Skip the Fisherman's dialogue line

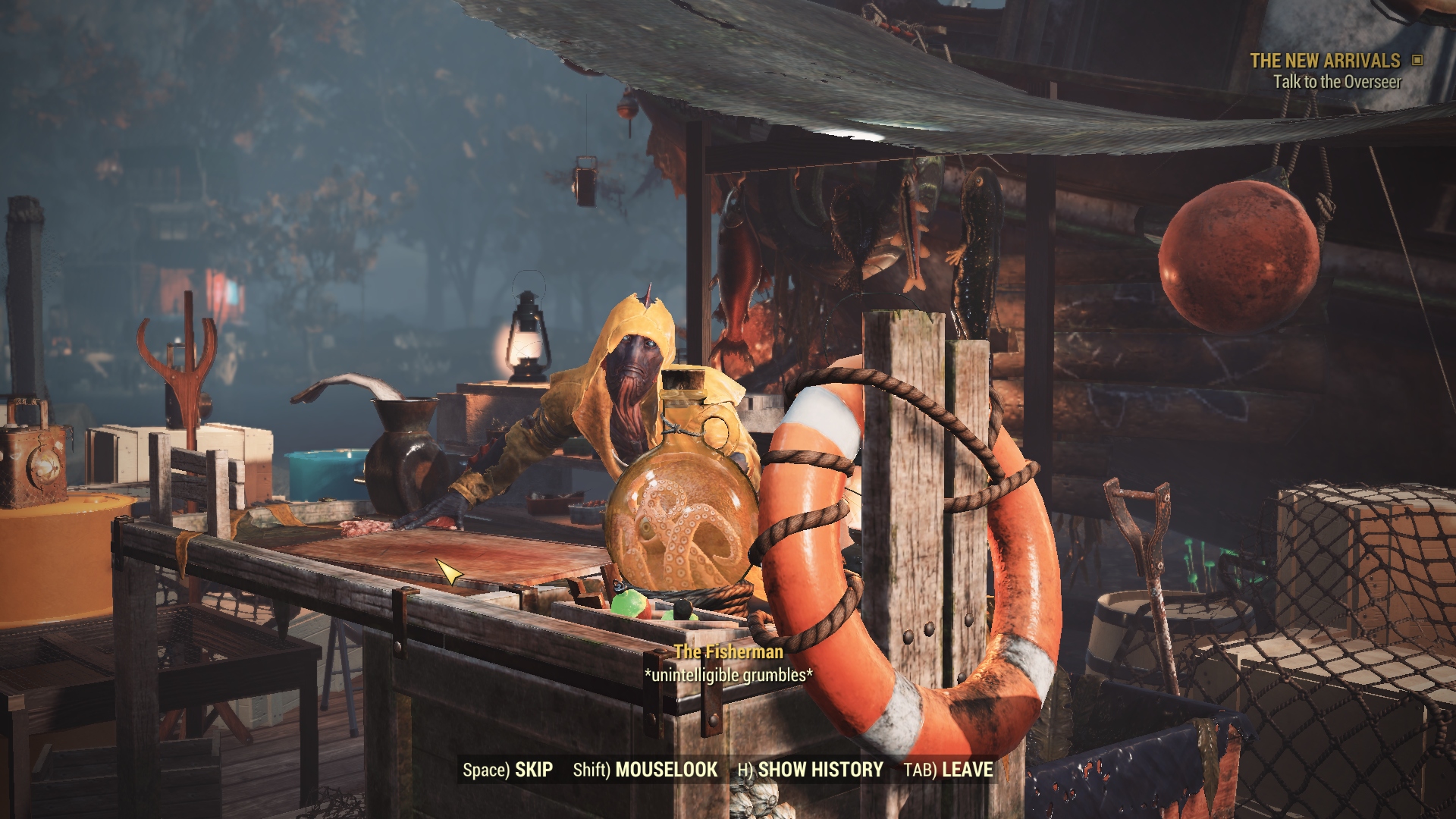pyautogui.click(x=507, y=770)
